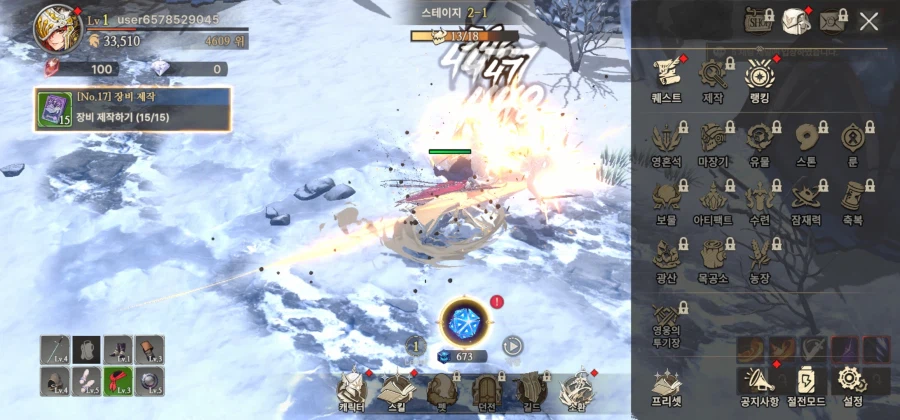Viewport: 900px width, 420px height.
Task: Select the red scarf equipment slot
Action: coord(118,381)
